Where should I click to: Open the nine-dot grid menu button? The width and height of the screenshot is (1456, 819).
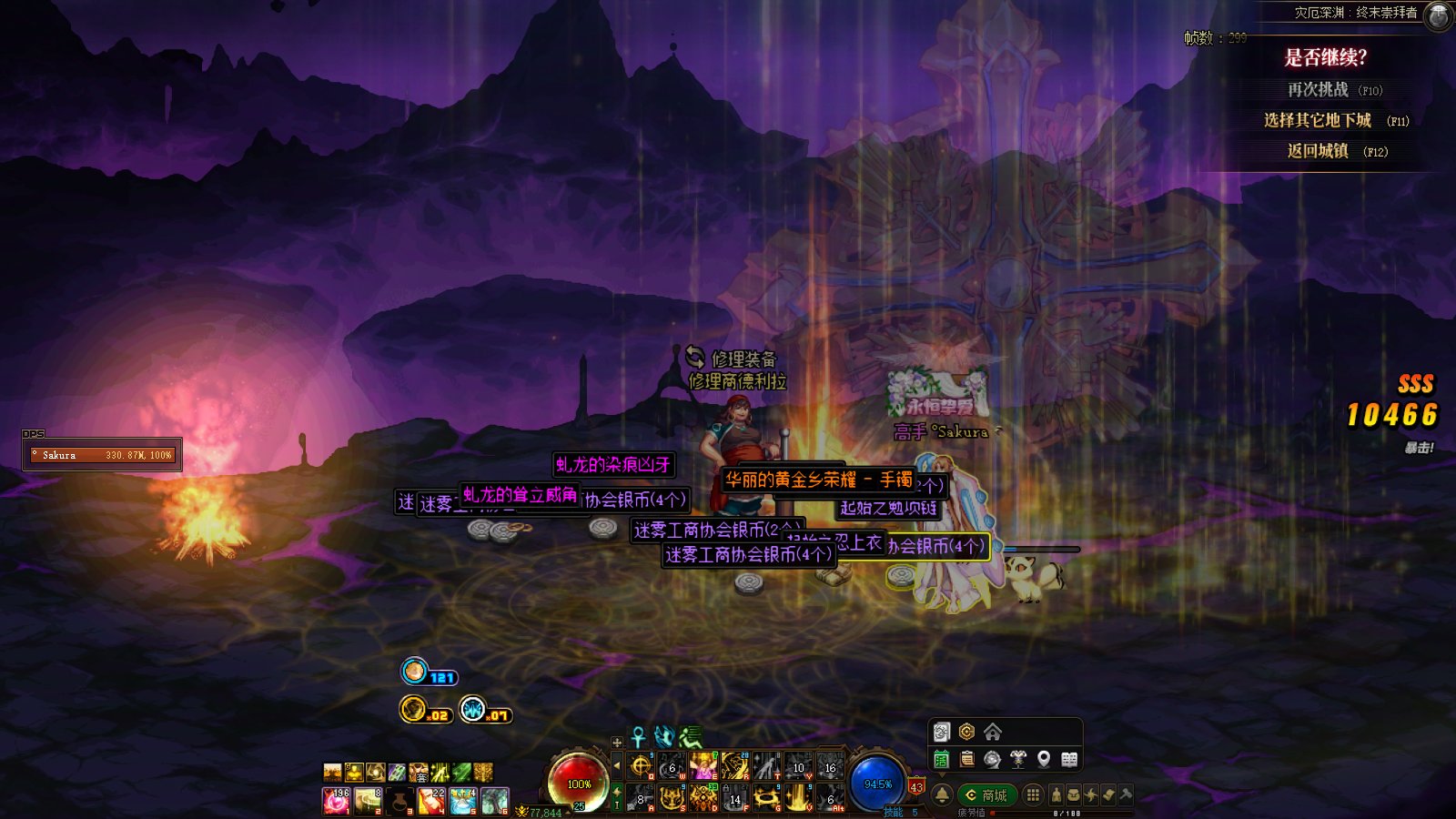pos(1033,795)
